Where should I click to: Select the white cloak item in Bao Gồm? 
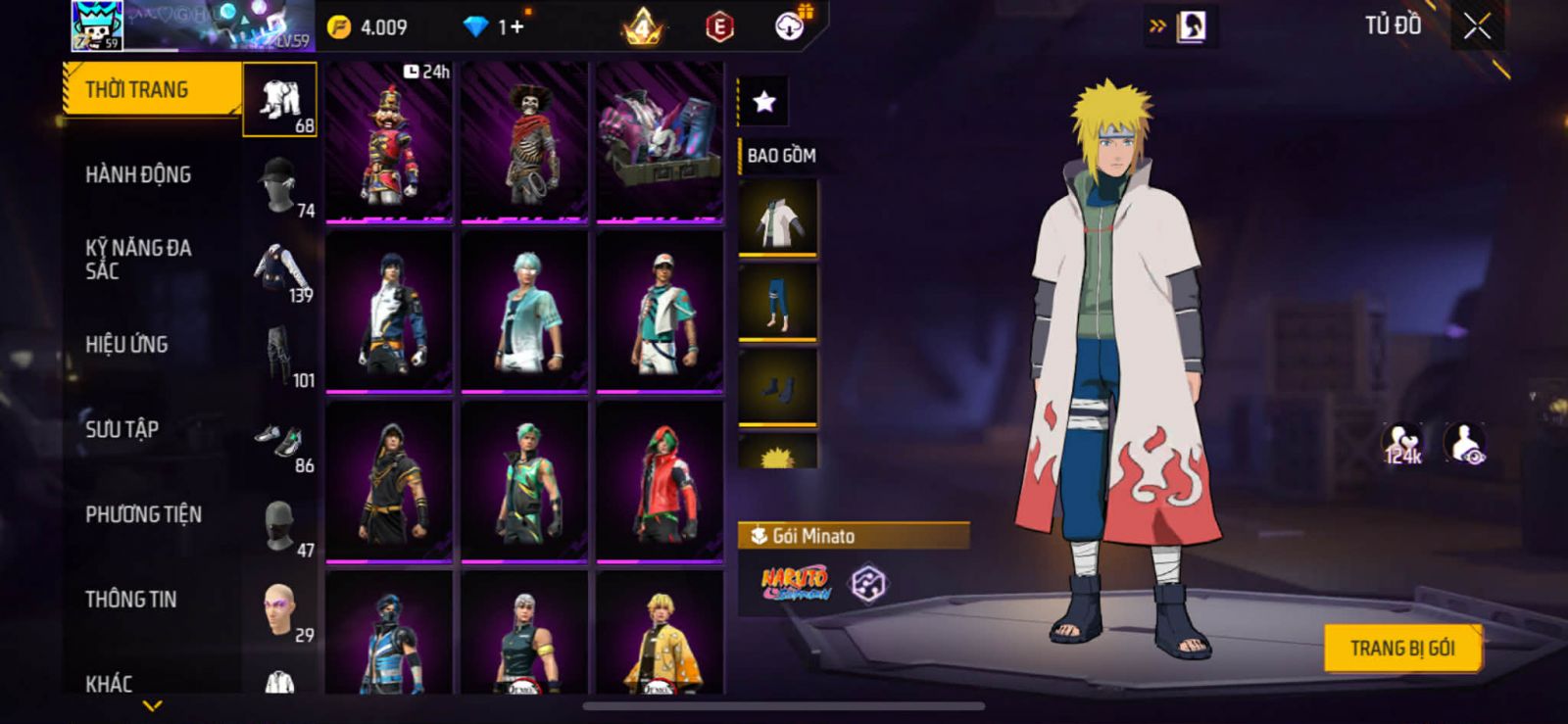(x=777, y=218)
